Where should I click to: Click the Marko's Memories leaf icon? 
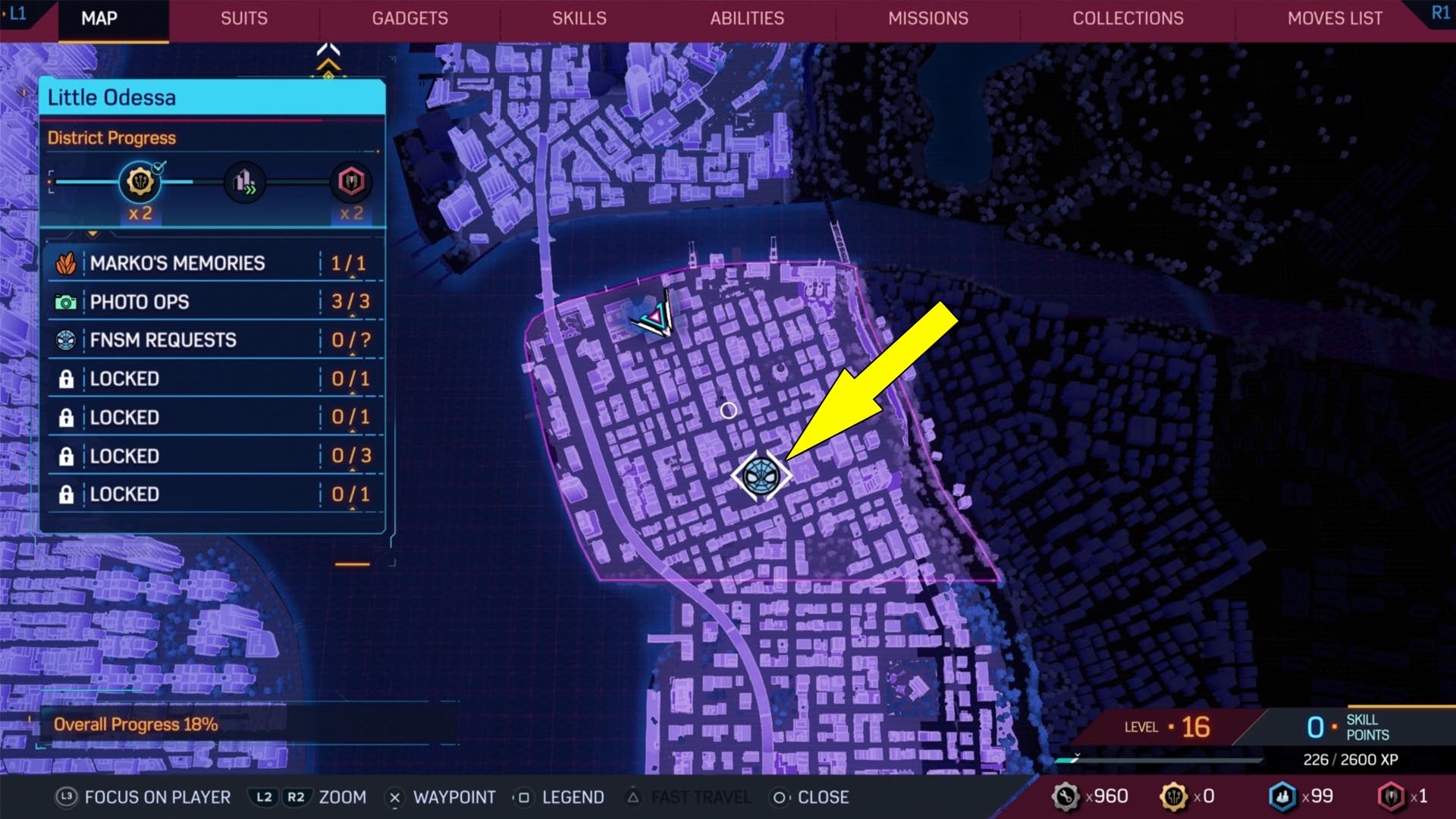coord(67,262)
